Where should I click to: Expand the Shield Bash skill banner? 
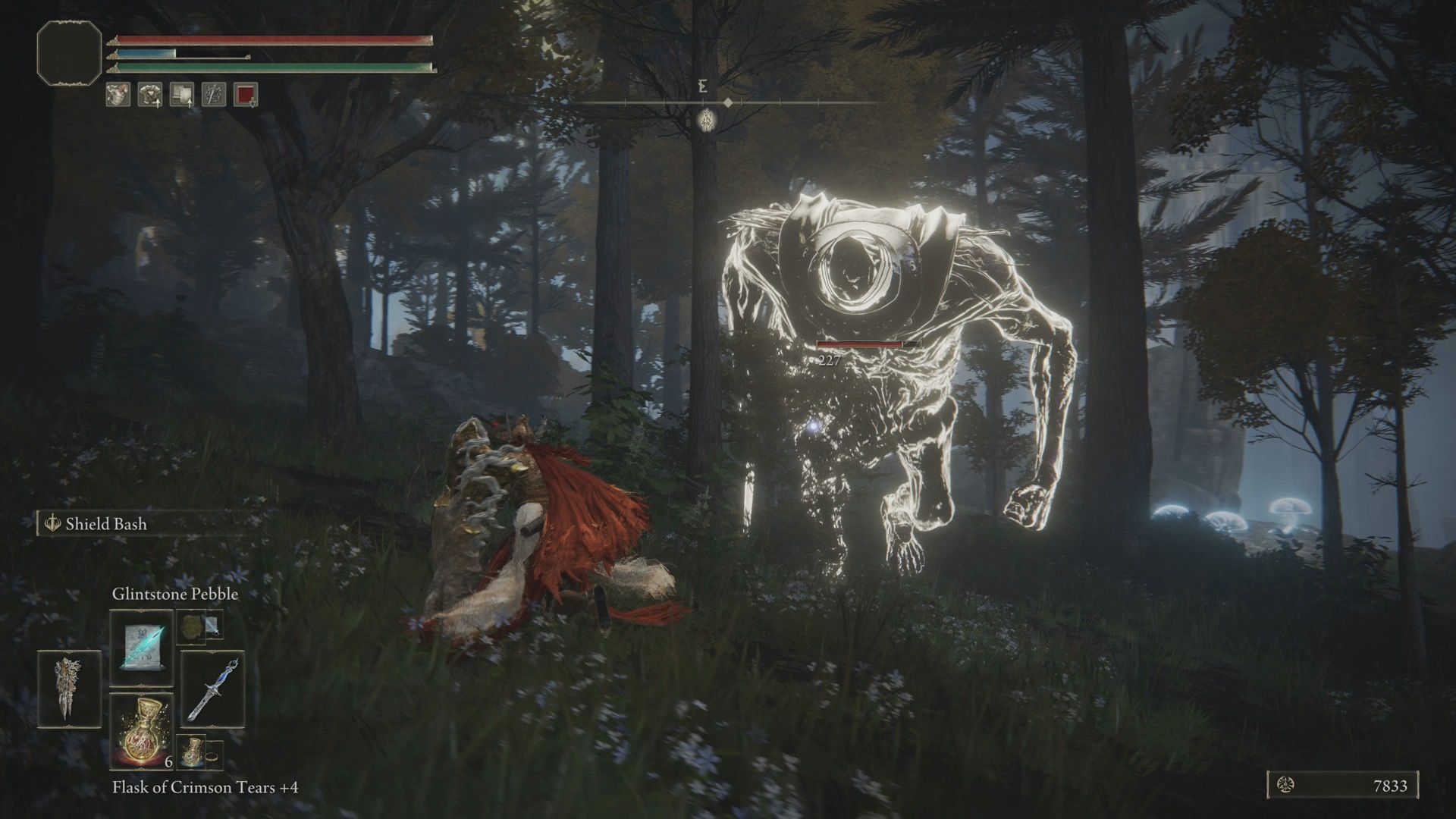click(106, 522)
